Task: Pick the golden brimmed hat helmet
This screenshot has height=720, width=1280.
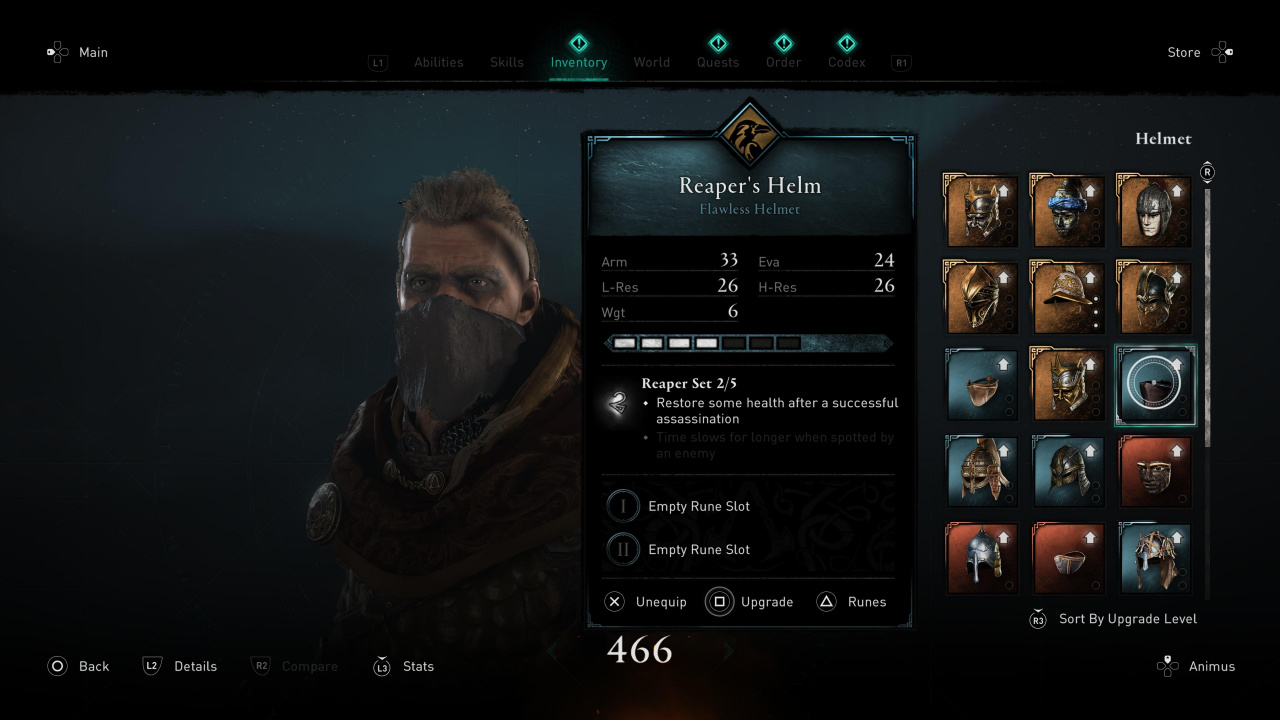Action: [1067, 297]
